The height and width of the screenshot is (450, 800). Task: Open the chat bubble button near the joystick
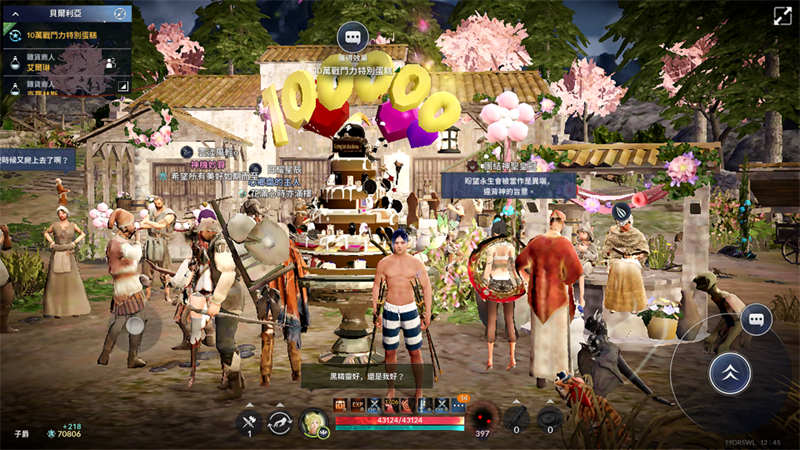click(x=756, y=320)
